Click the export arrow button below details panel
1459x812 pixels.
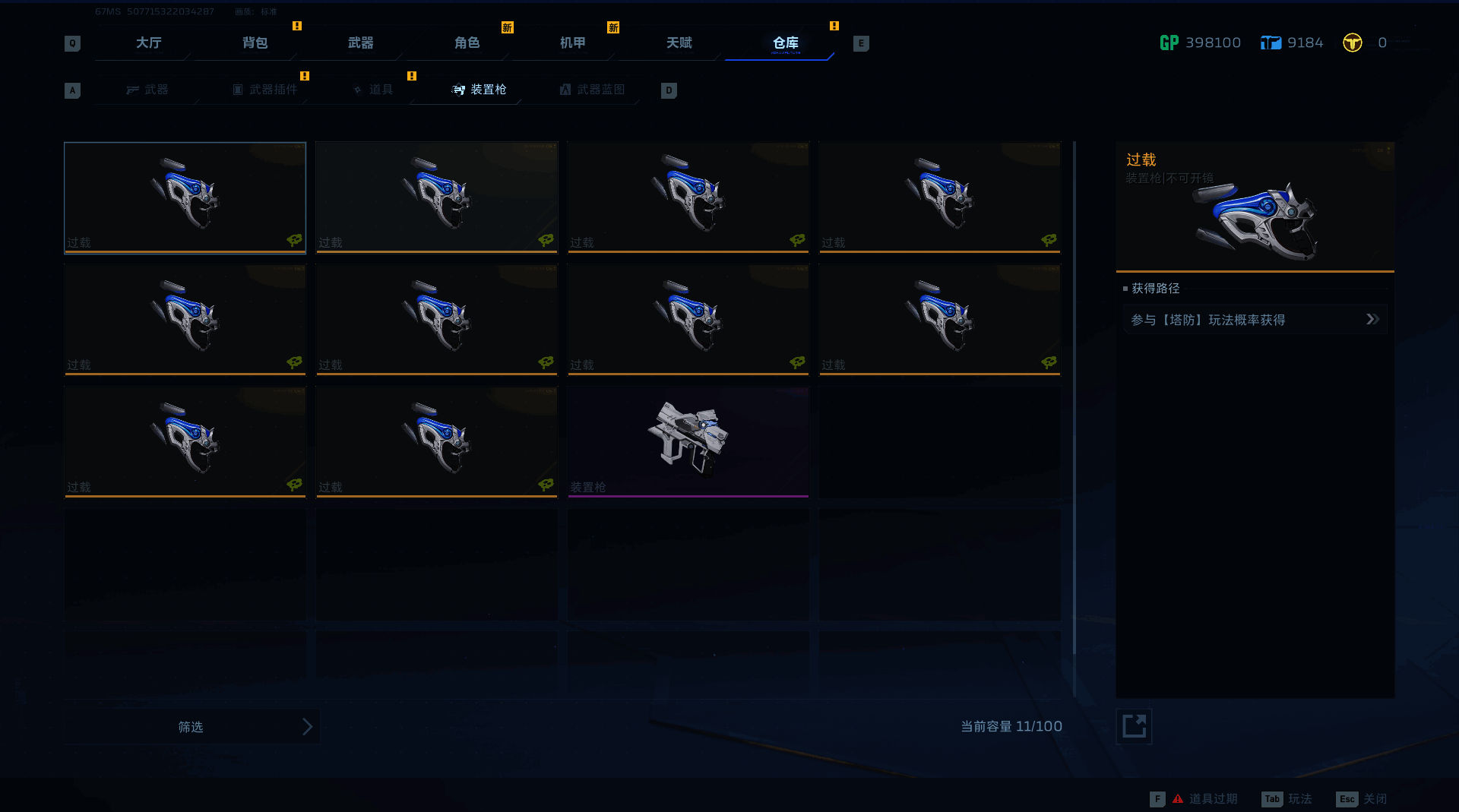coord(1134,726)
